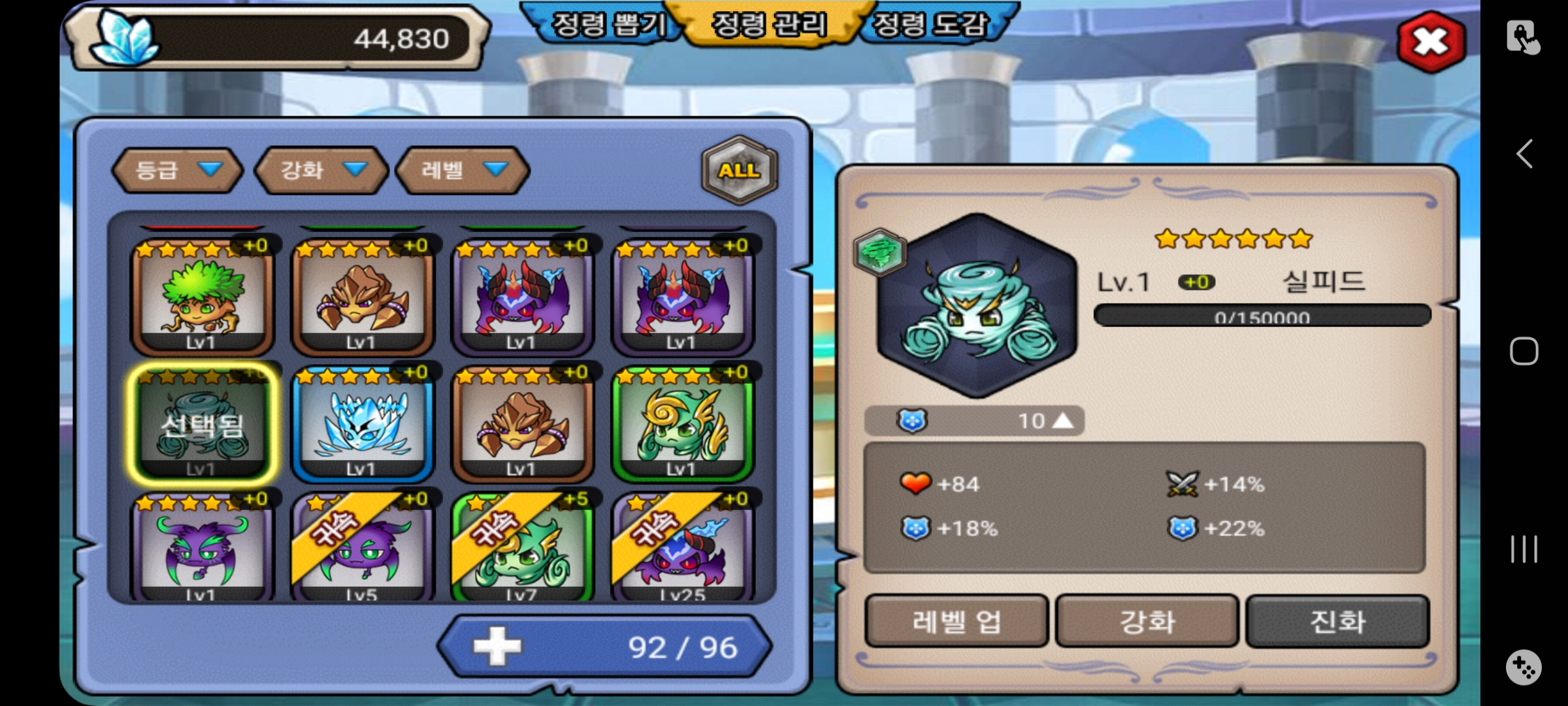Tap the Android back navigation arrow
This screenshot has height=706, width=1568.
coord(1524,154)
